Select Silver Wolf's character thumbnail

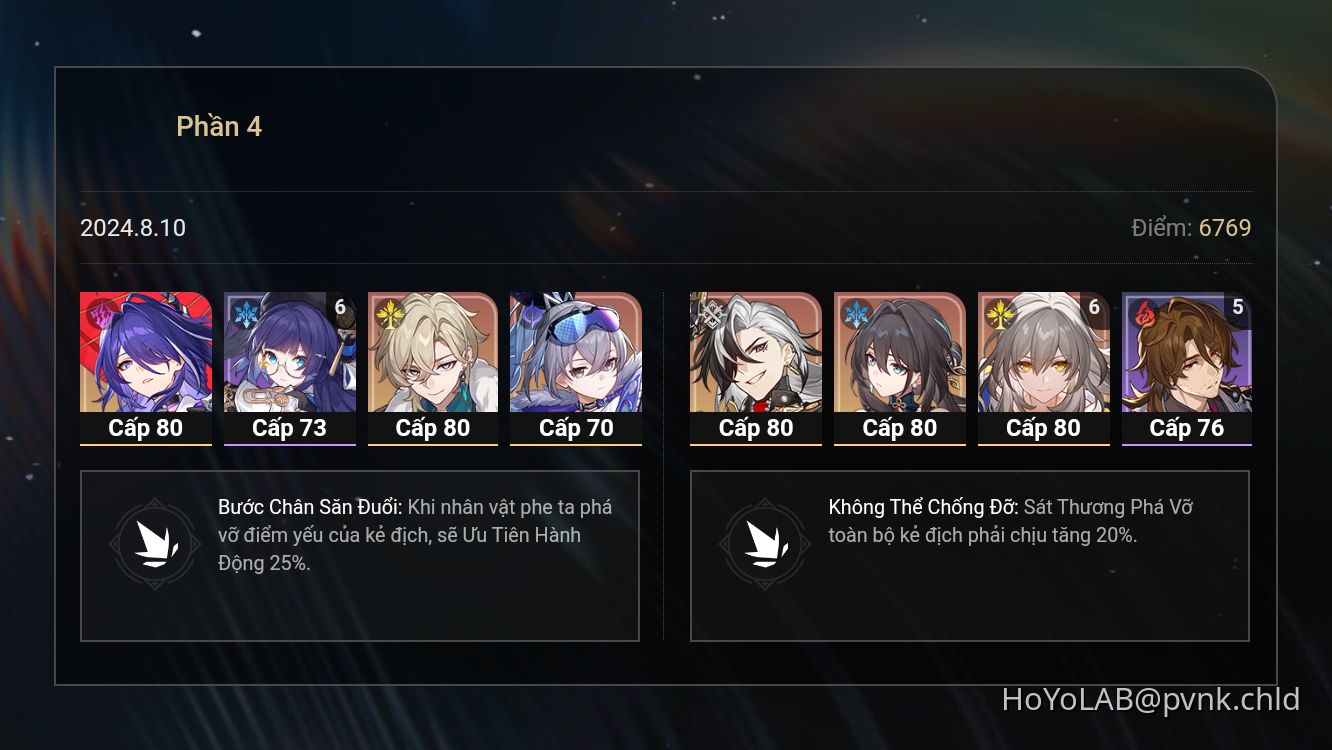[577, 355]
